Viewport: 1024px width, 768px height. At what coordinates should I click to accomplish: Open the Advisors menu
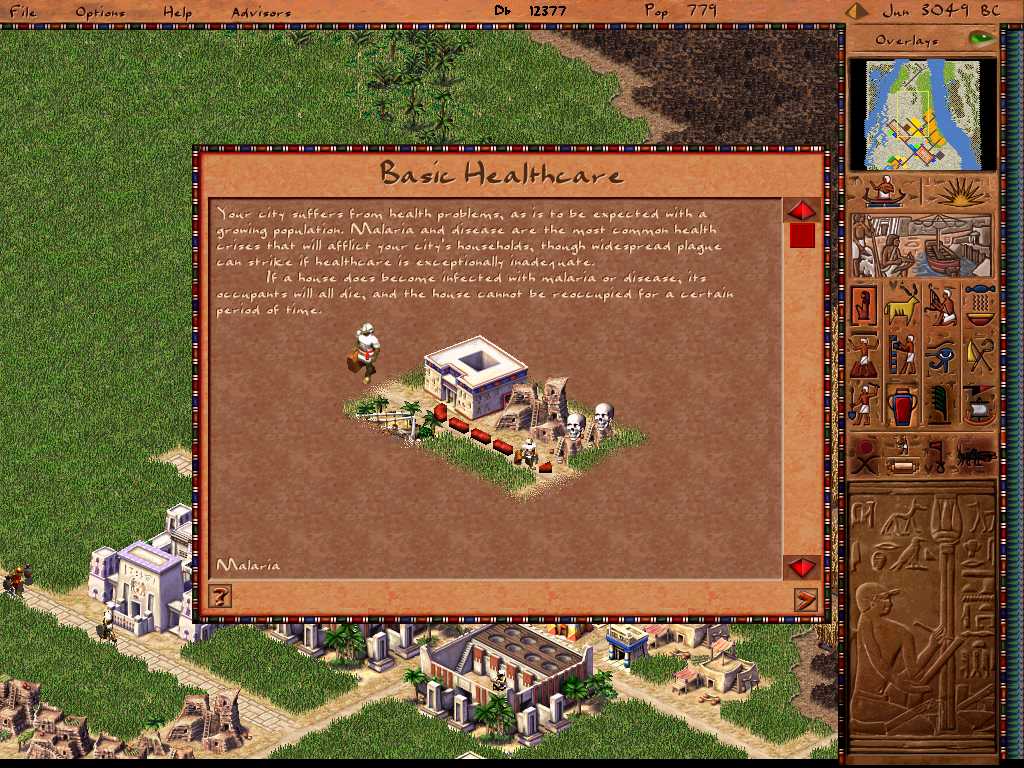click(x=261, y=12)
